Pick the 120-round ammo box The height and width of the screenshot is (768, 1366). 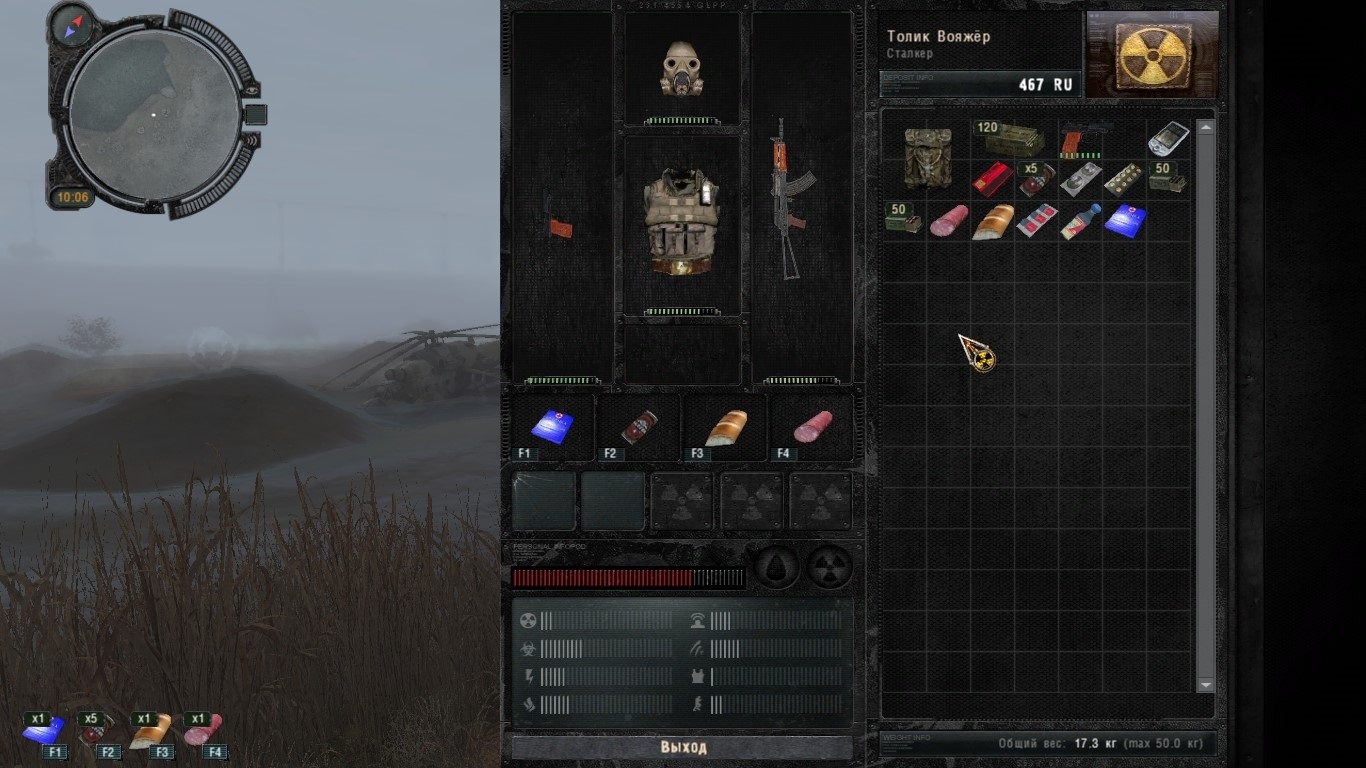pyautogui.click(x=1012, y=138)
